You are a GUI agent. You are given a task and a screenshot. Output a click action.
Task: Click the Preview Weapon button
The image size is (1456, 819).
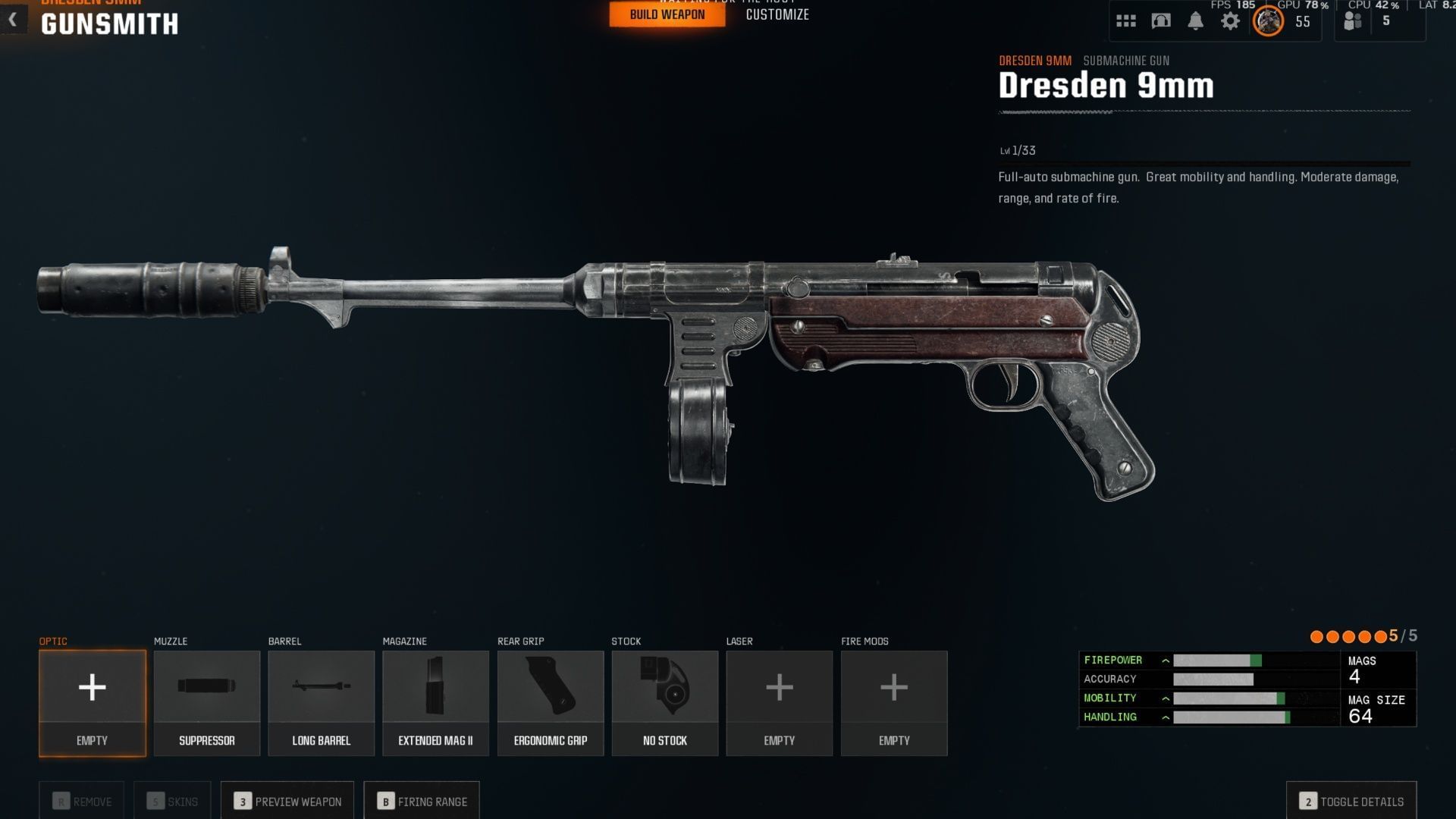tap(287, 801)
